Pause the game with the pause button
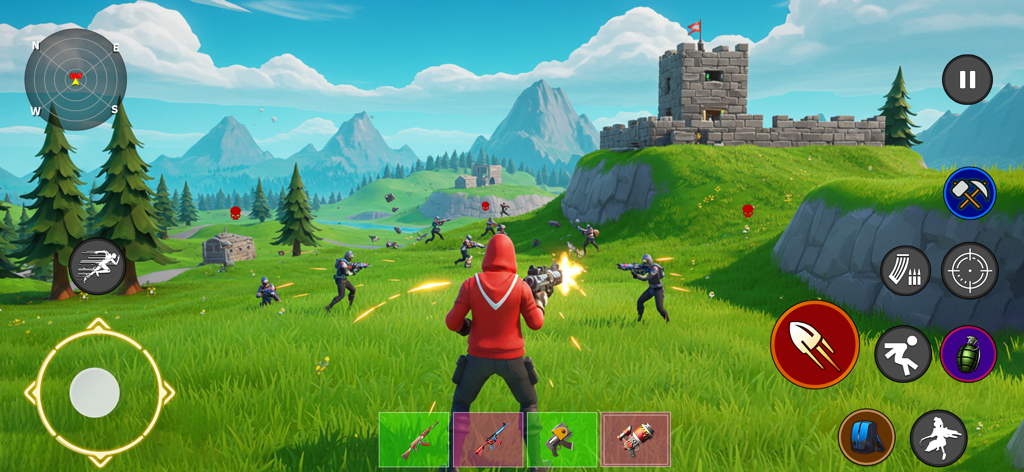This screenshot has height=472, width=1024. point(967,80)
